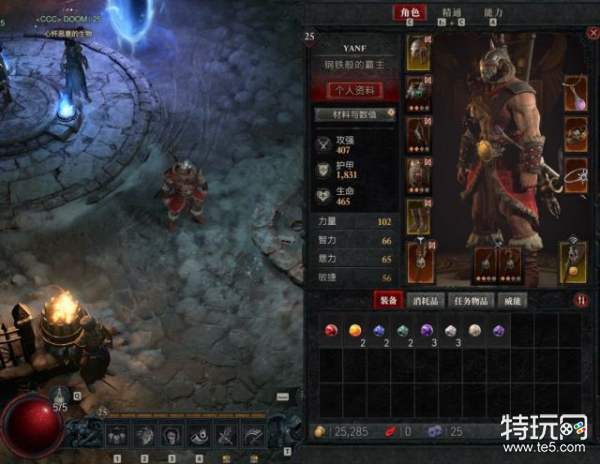
Task: Open the 个人资料 profile button
Action: 355,91
